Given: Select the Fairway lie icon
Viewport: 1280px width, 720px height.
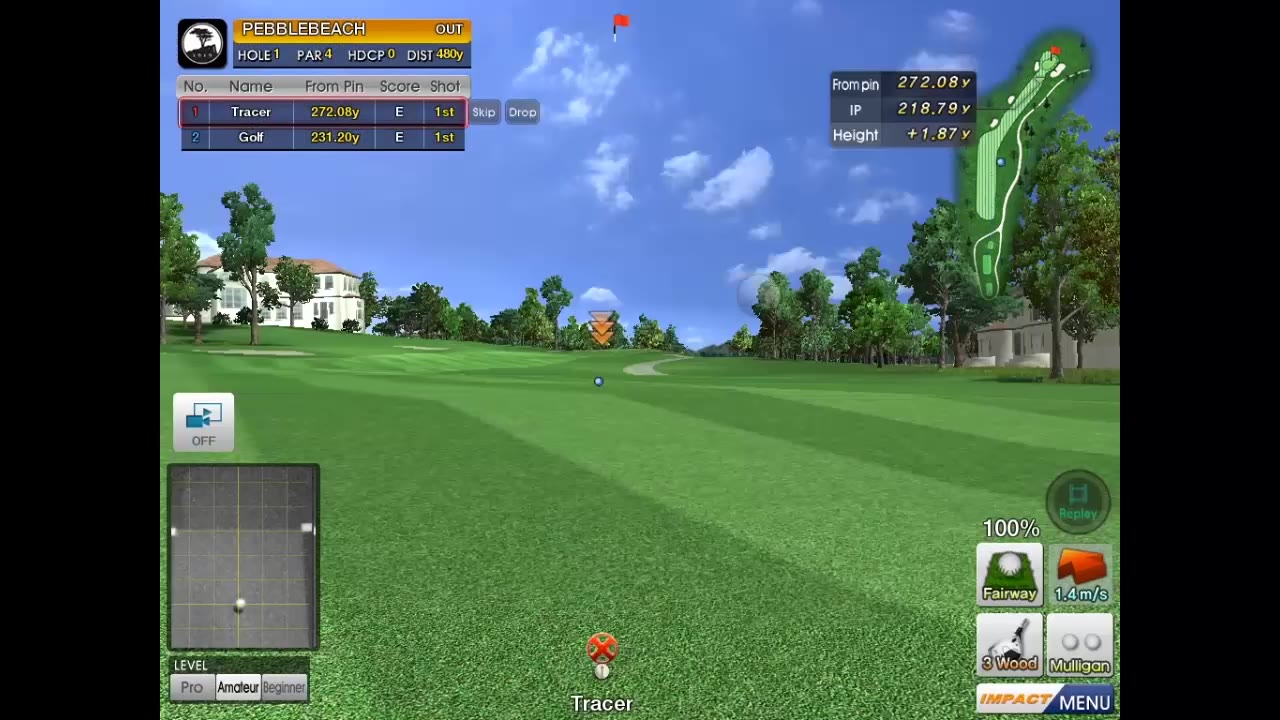Looking at the screenshot, I should pyautogui.click(x=1009, y=574).
